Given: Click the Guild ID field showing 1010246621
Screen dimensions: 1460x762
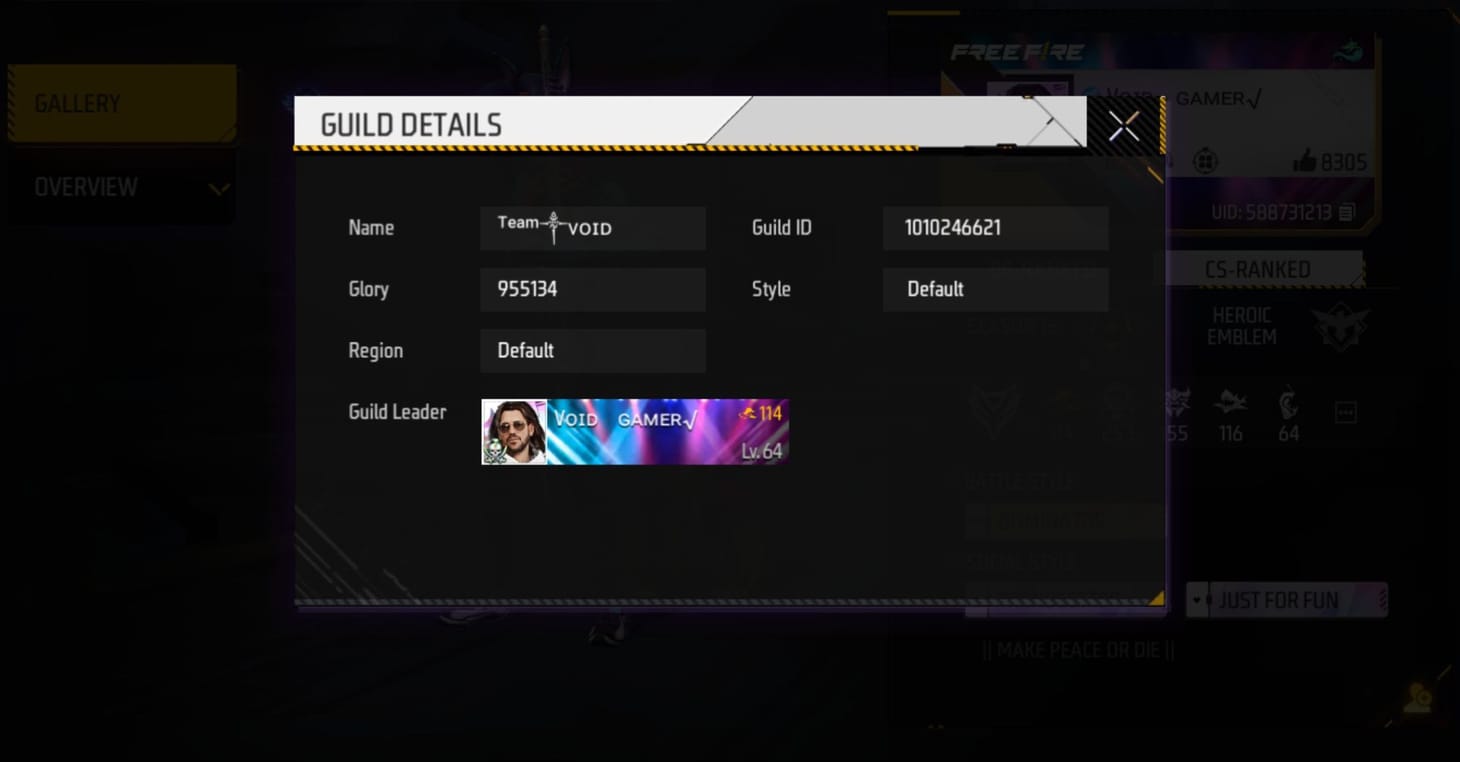Looking at the screenshot, I should 995,228.
